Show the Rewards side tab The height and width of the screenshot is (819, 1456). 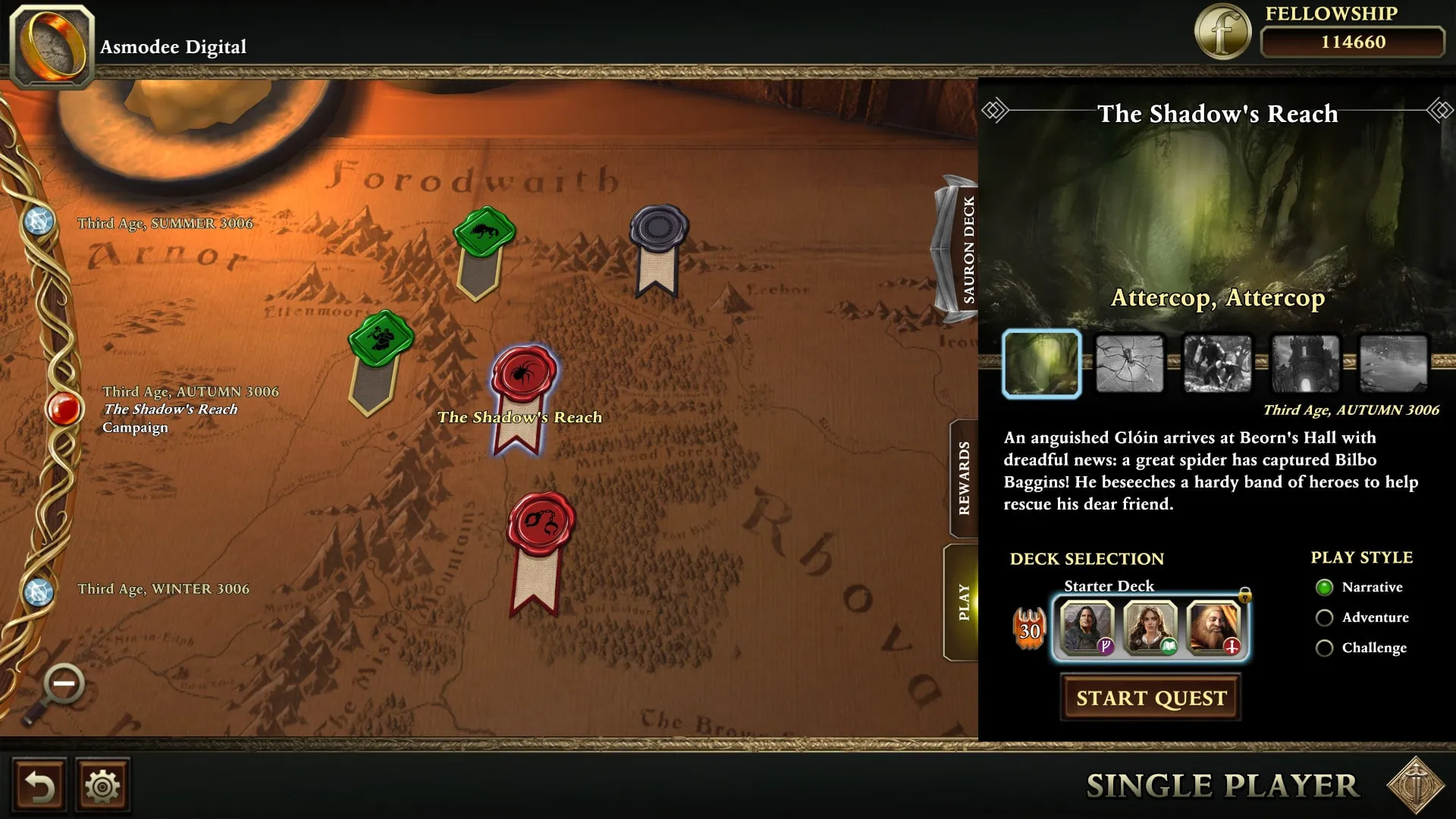964,479
